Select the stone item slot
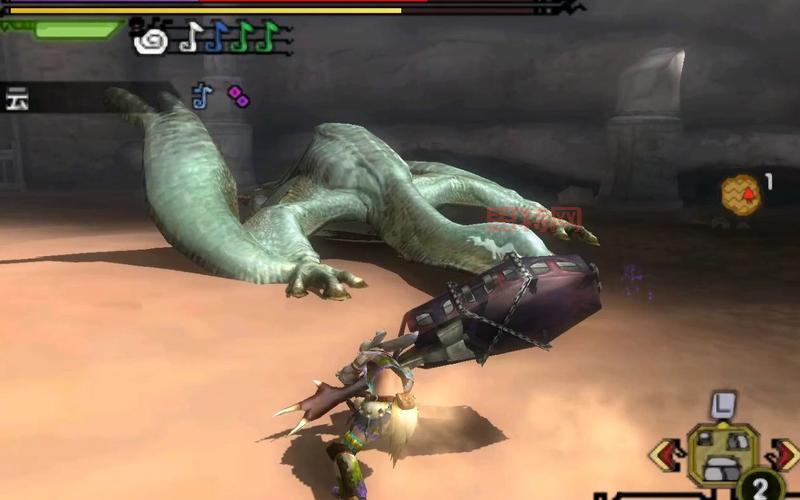Image resolution: width=800 pixels, height=500 pixels. [722, 453]
